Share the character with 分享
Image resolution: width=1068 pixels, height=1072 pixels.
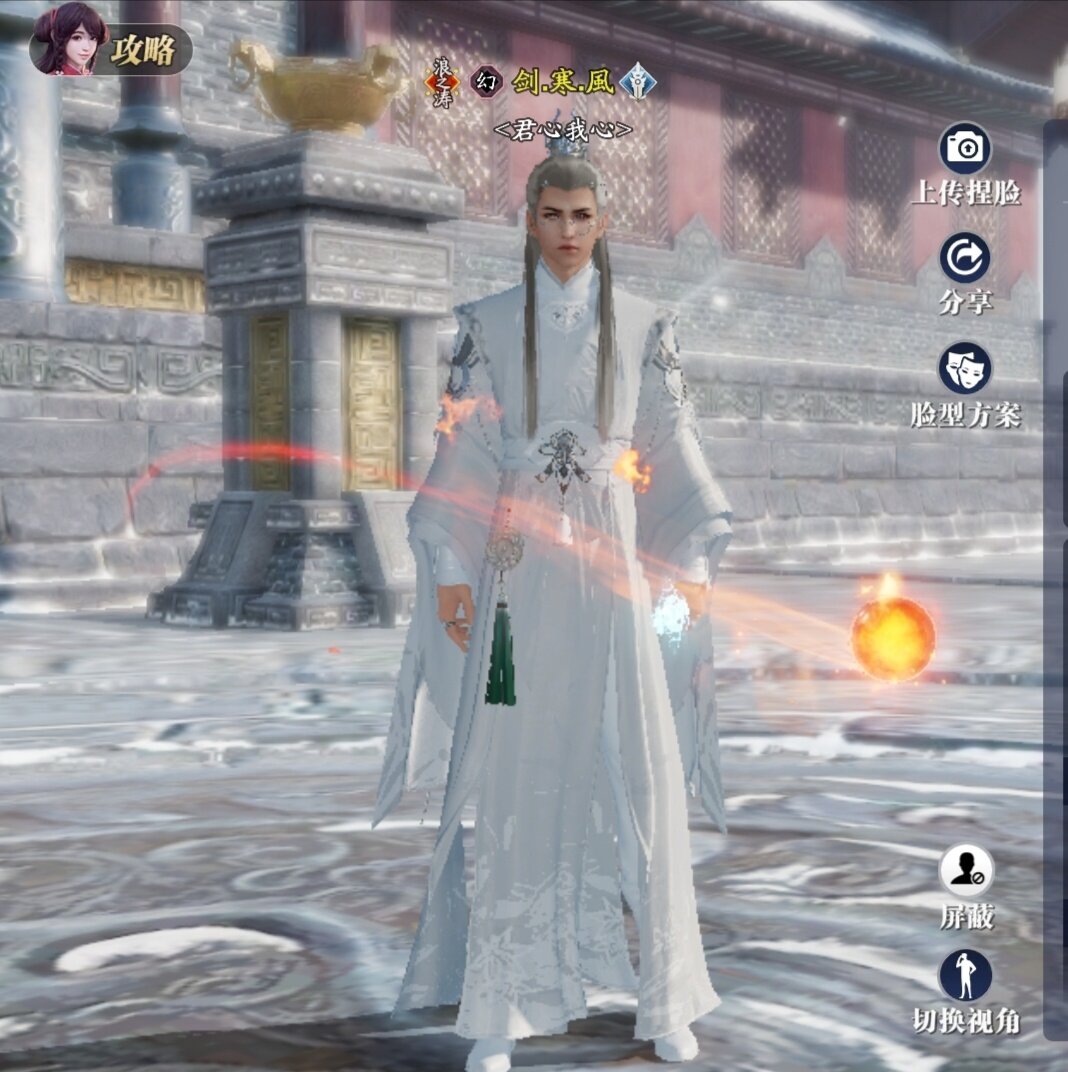point(965,258)
